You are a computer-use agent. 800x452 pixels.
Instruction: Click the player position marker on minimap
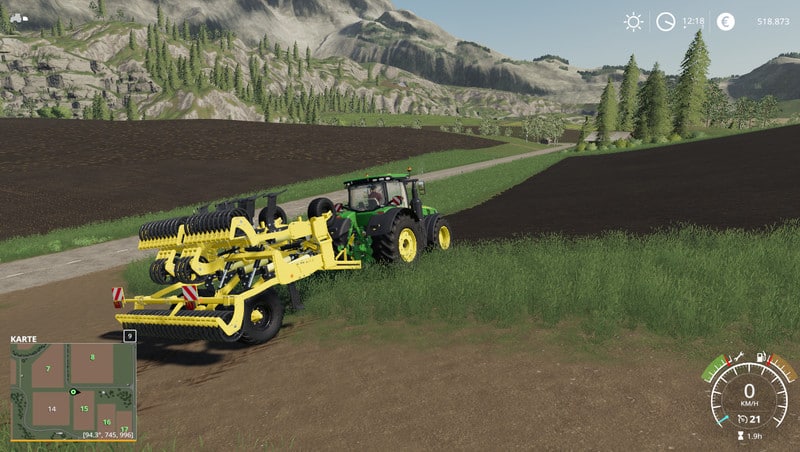74,391
